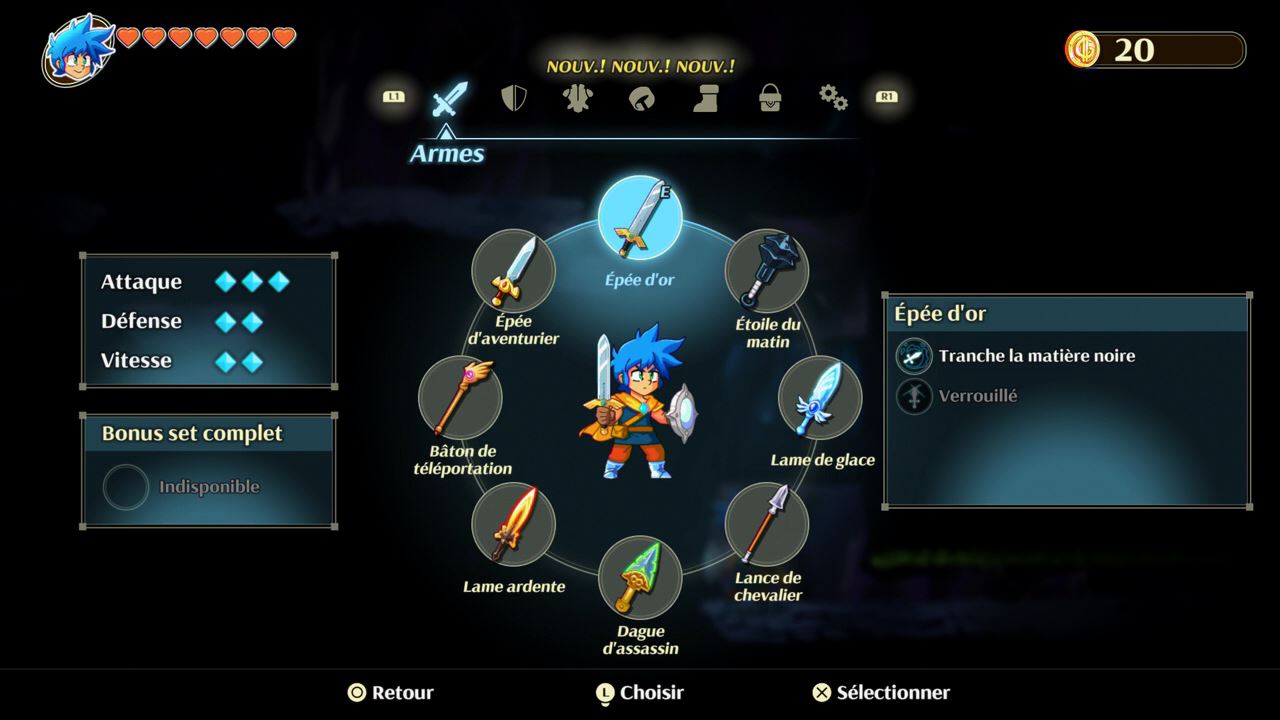
Task: Open the gear settings tab
Action: pos(833,98)
